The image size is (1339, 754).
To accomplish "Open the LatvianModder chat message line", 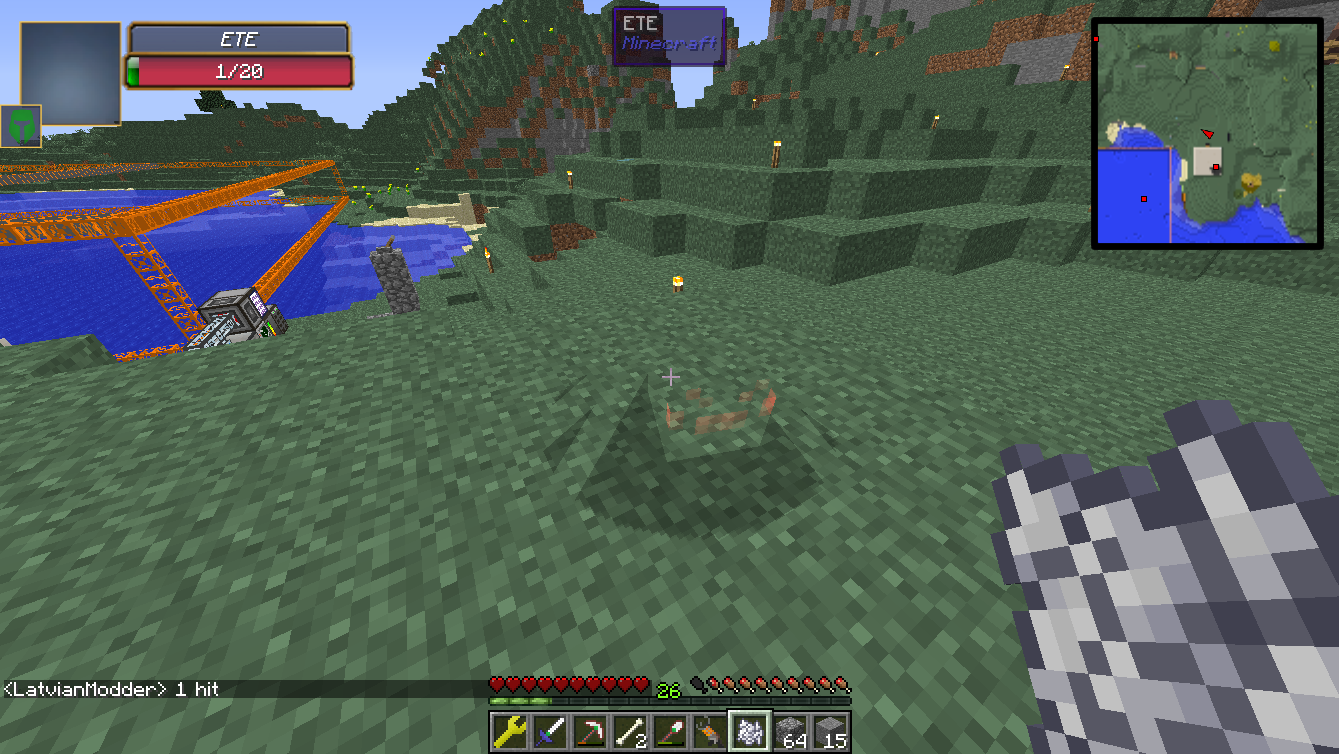I will tap(112, 689).
